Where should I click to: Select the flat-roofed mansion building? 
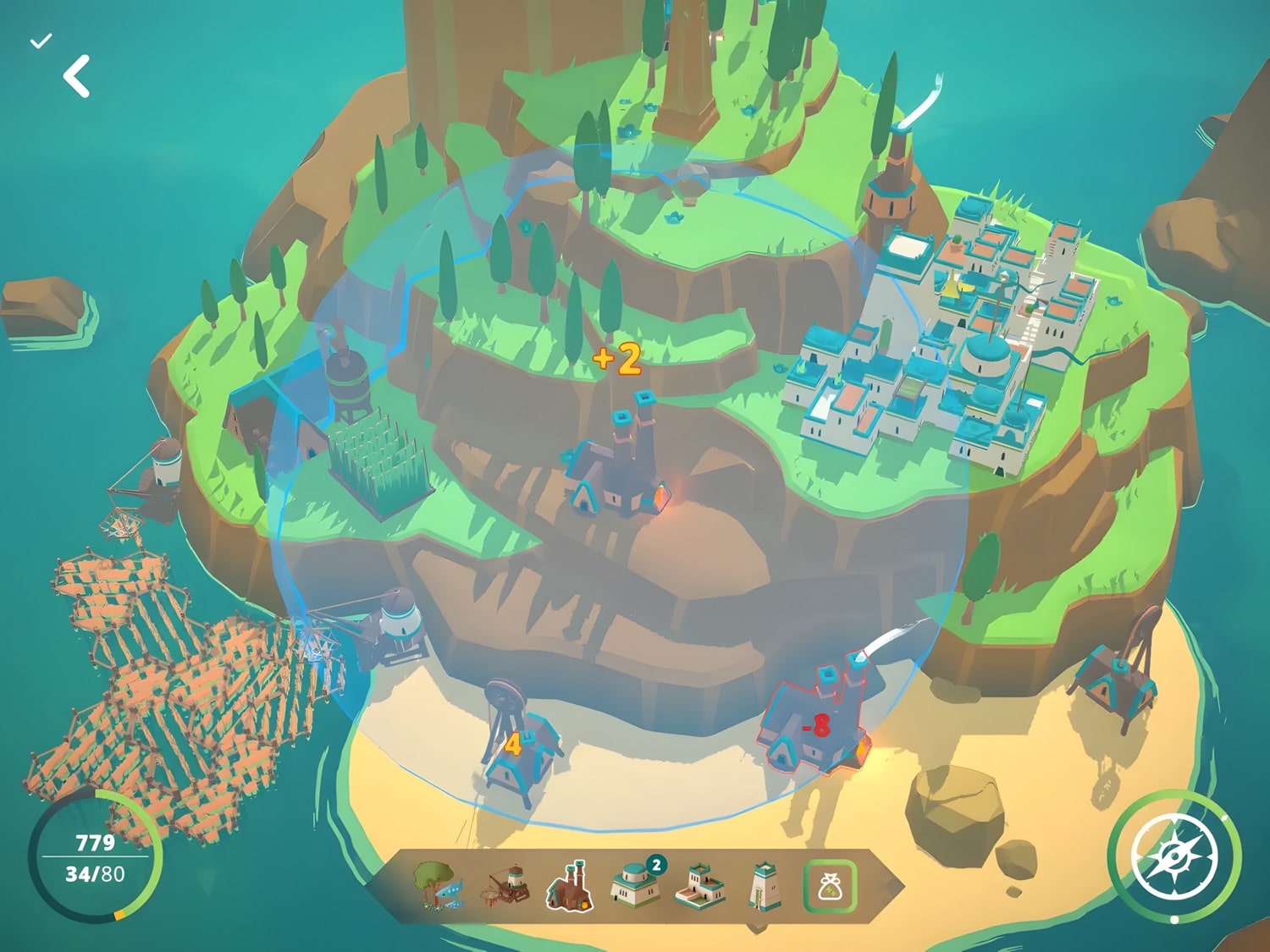coord(701,886)
